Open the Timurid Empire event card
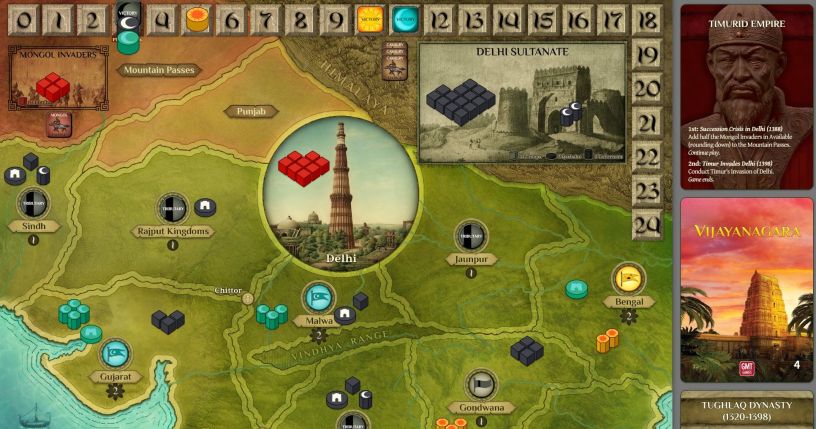Screen dimensions: 816x429 746,95
